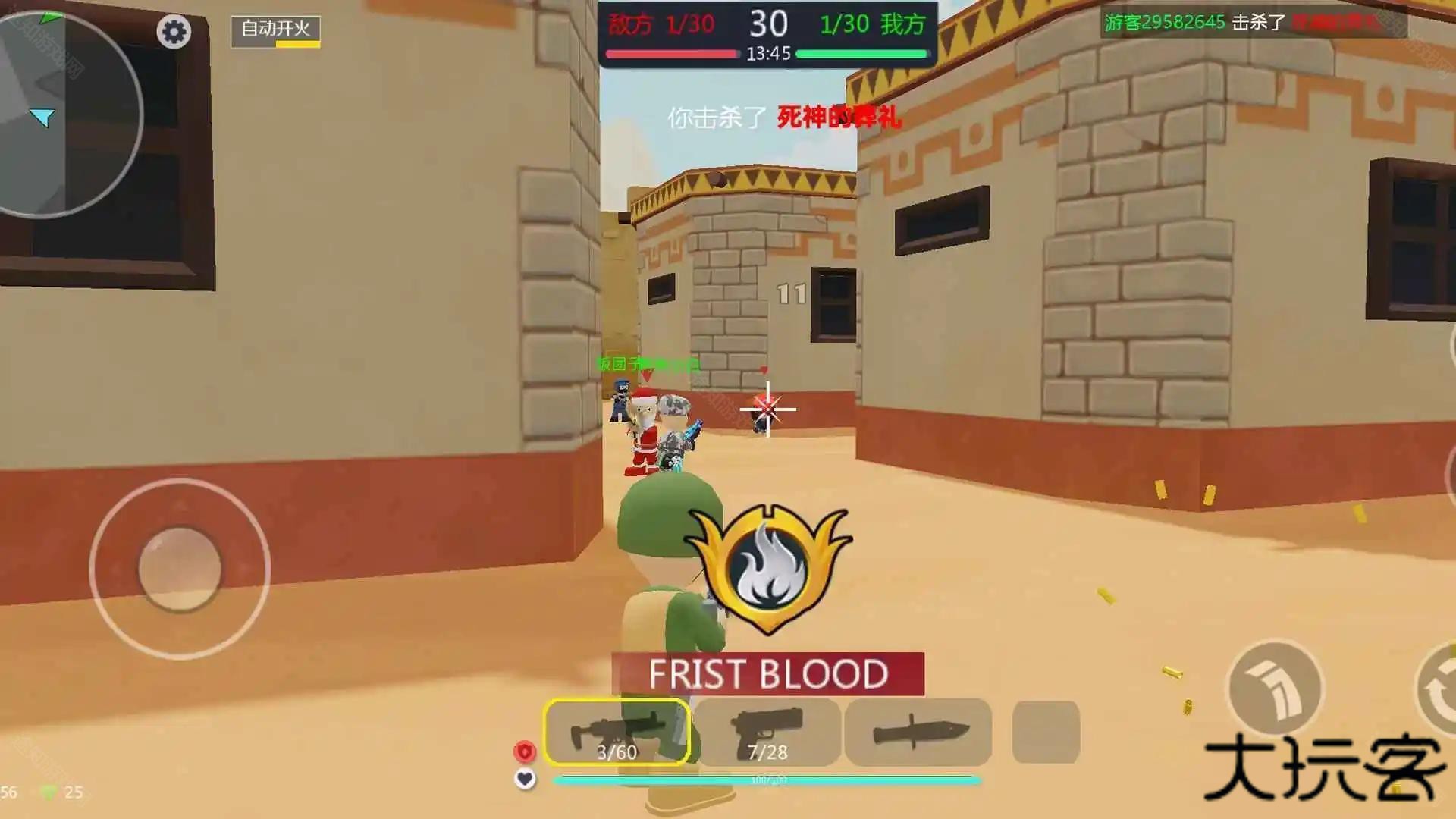Screen dimensions: 1456x819
Task: Equip the combat knife slot
Action: [x=918, y=733]
